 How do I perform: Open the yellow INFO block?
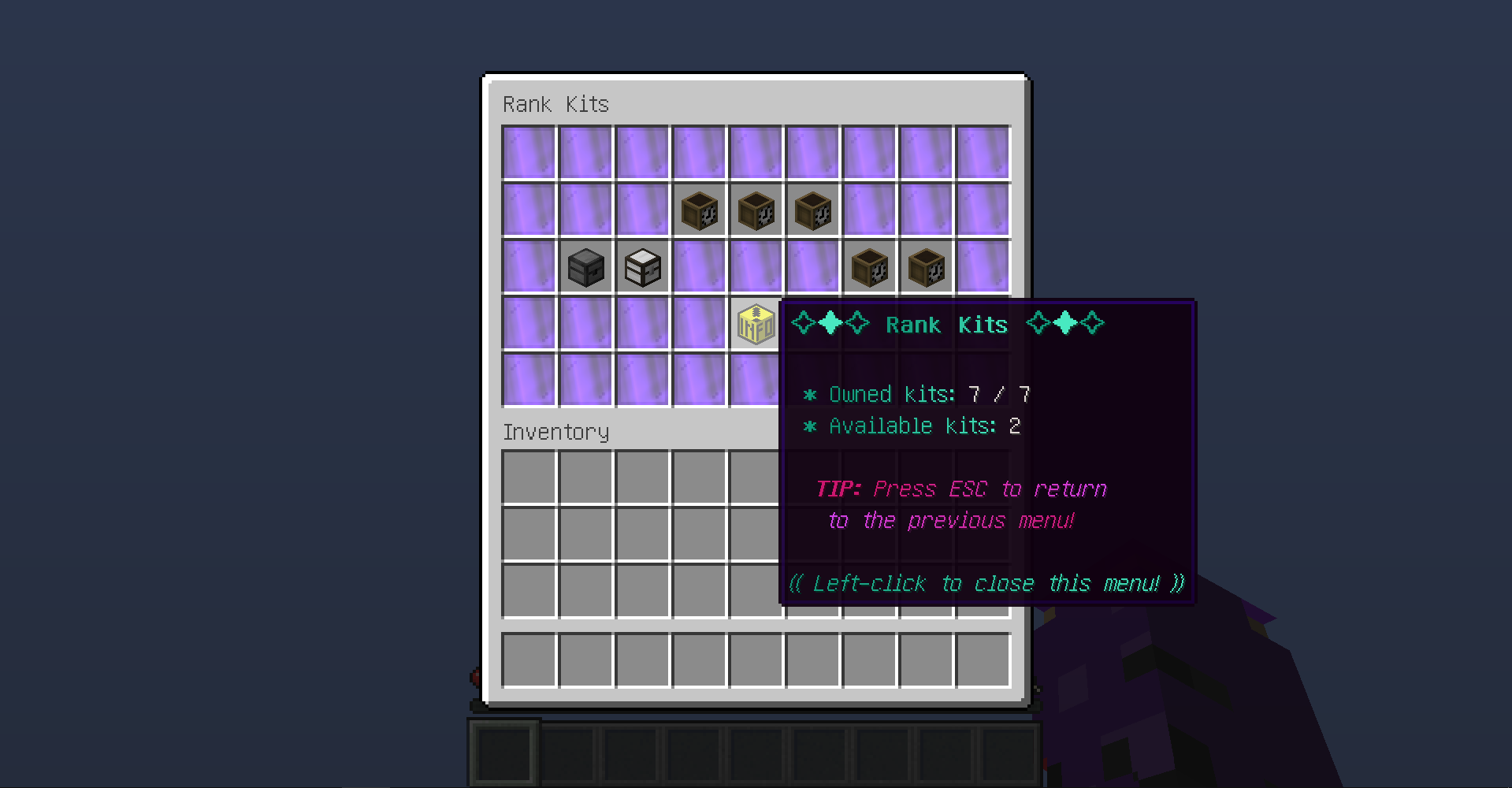756,324
